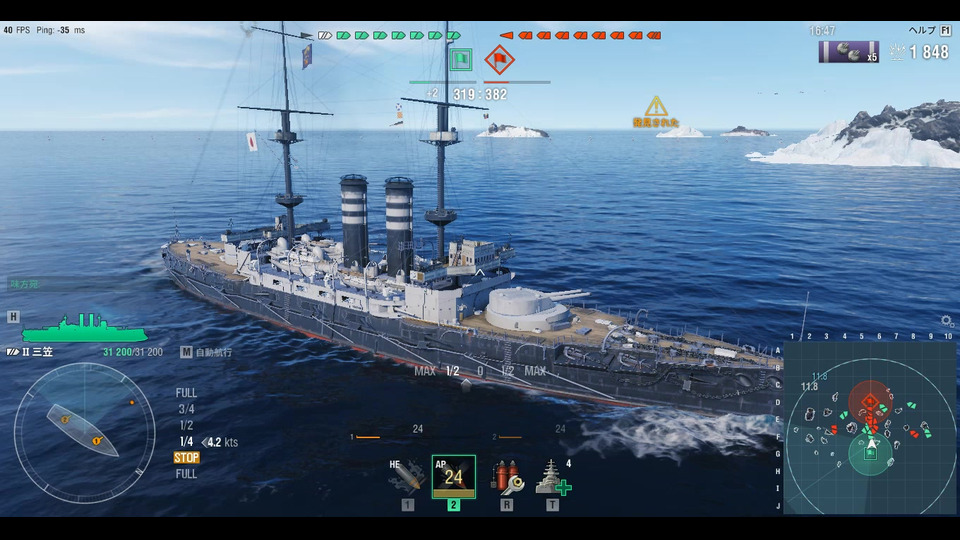960x540 pixels.
Task: Use the Repair Party consumable
Action: 551,477
